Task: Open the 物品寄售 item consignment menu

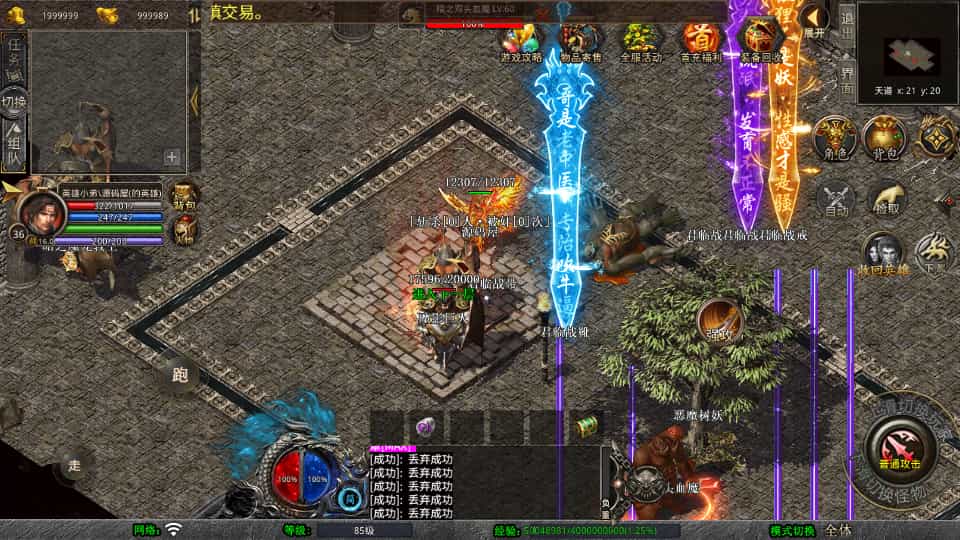Action: point(580,42)
